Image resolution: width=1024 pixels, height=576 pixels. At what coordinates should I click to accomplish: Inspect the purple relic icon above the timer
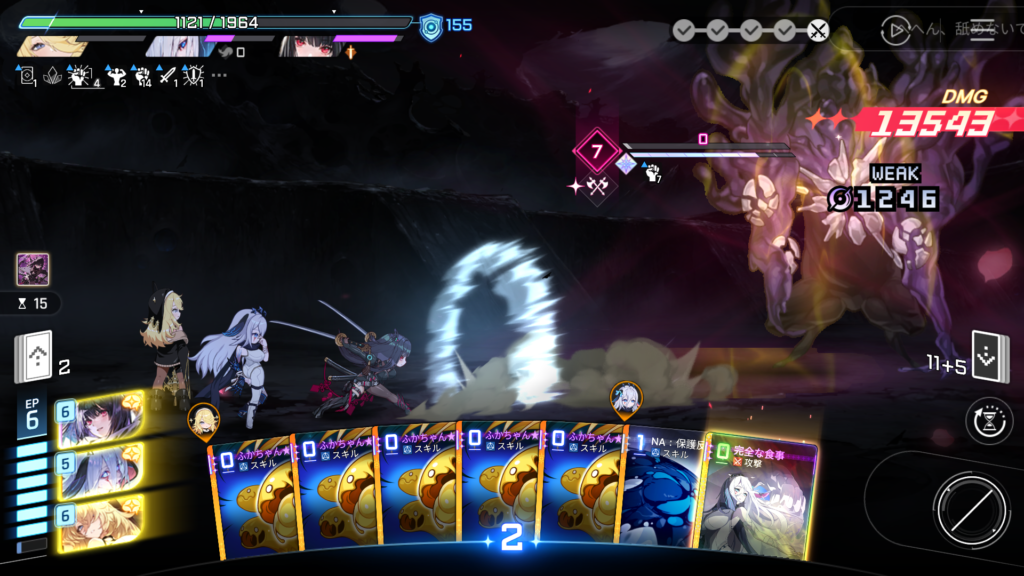click(32, 270)
